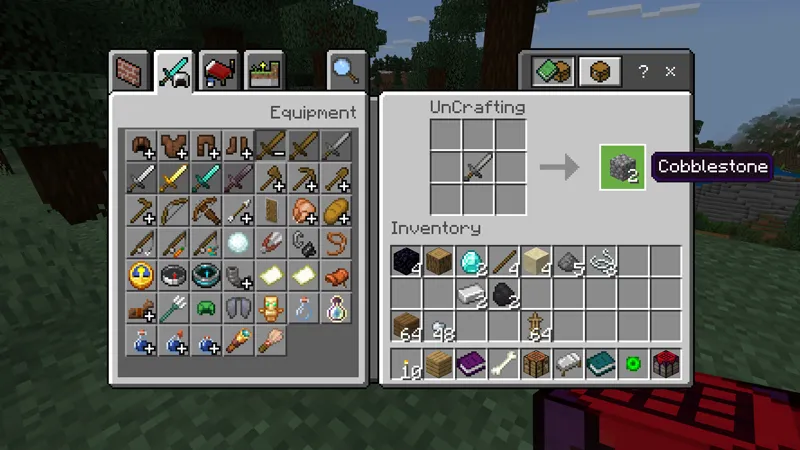The height and width of the screenshot is (450, 800).
Task: Toggle the recipe book chest button
Action: [x=599, y=71]
